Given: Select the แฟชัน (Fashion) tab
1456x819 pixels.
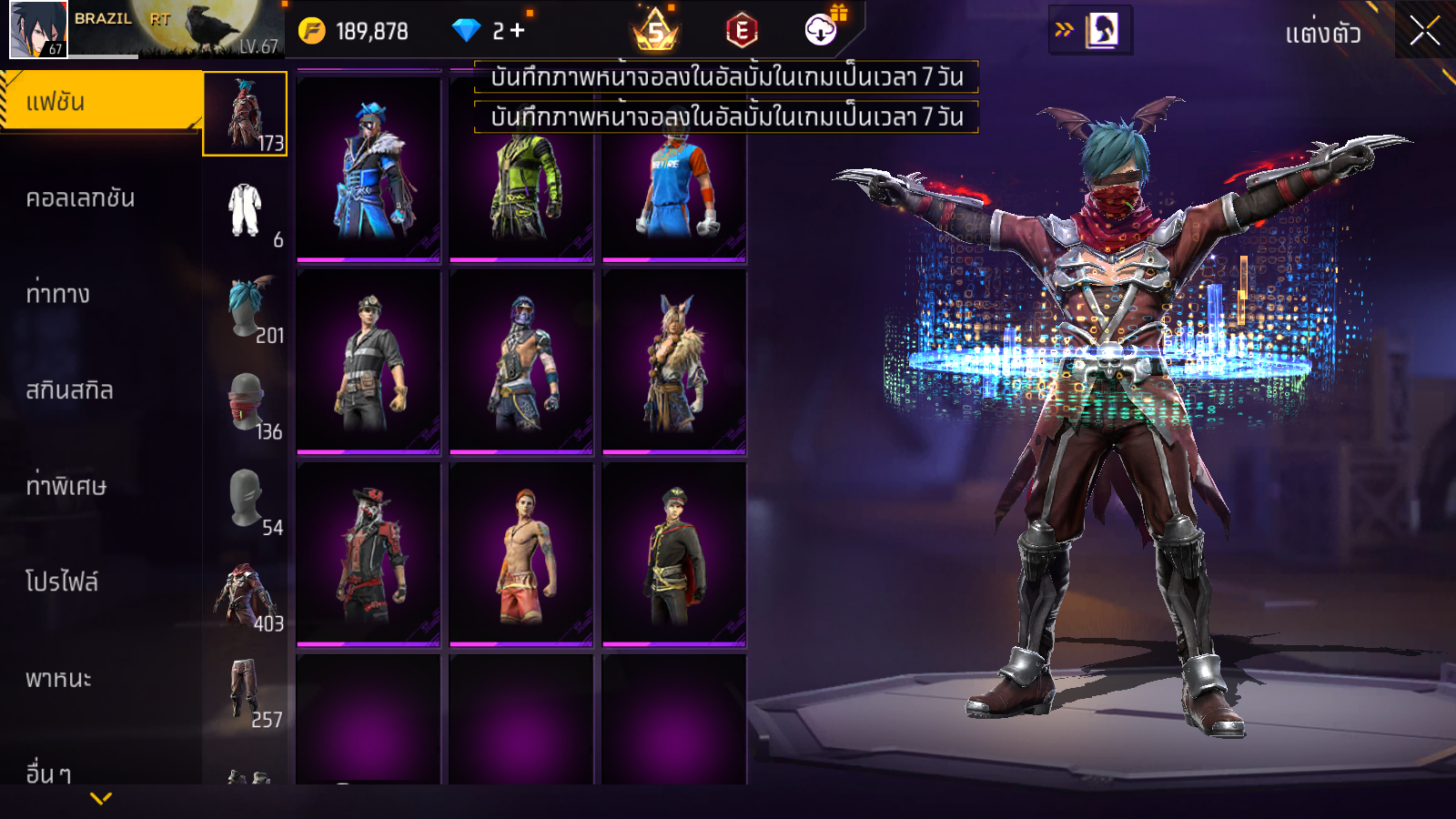Looking at the screenshot, I should (x=100, y=102).
